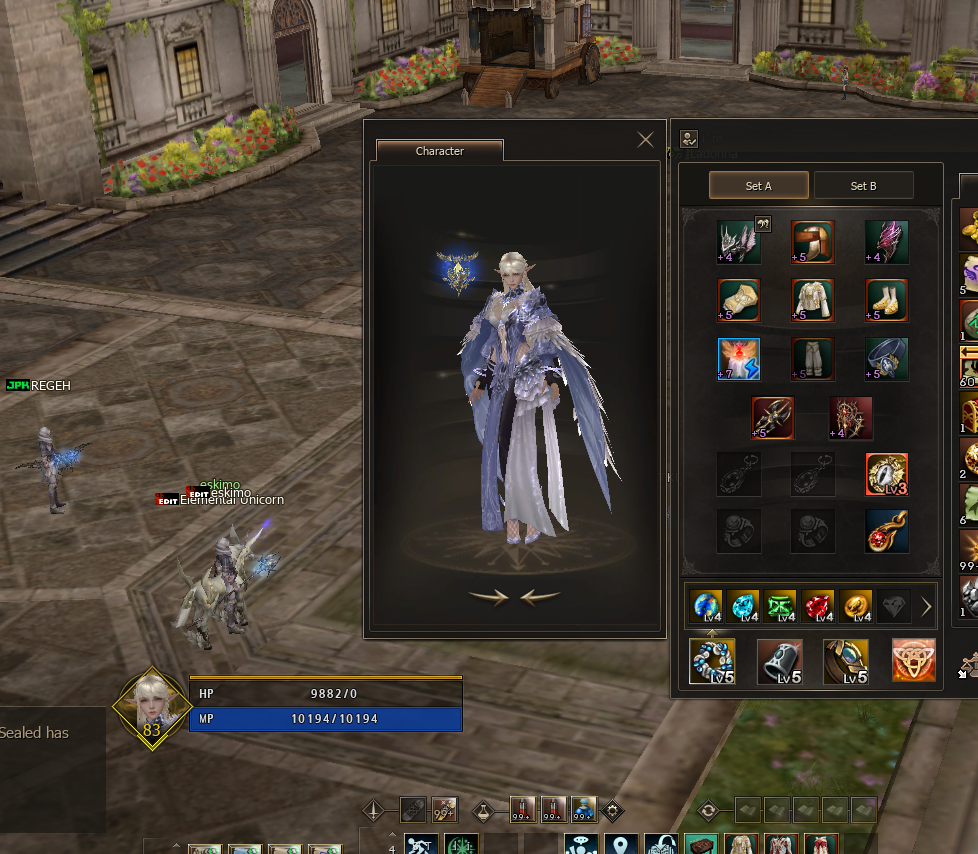Click the white coat armor slot
978x854 pixels.
[x=813, y=300]
